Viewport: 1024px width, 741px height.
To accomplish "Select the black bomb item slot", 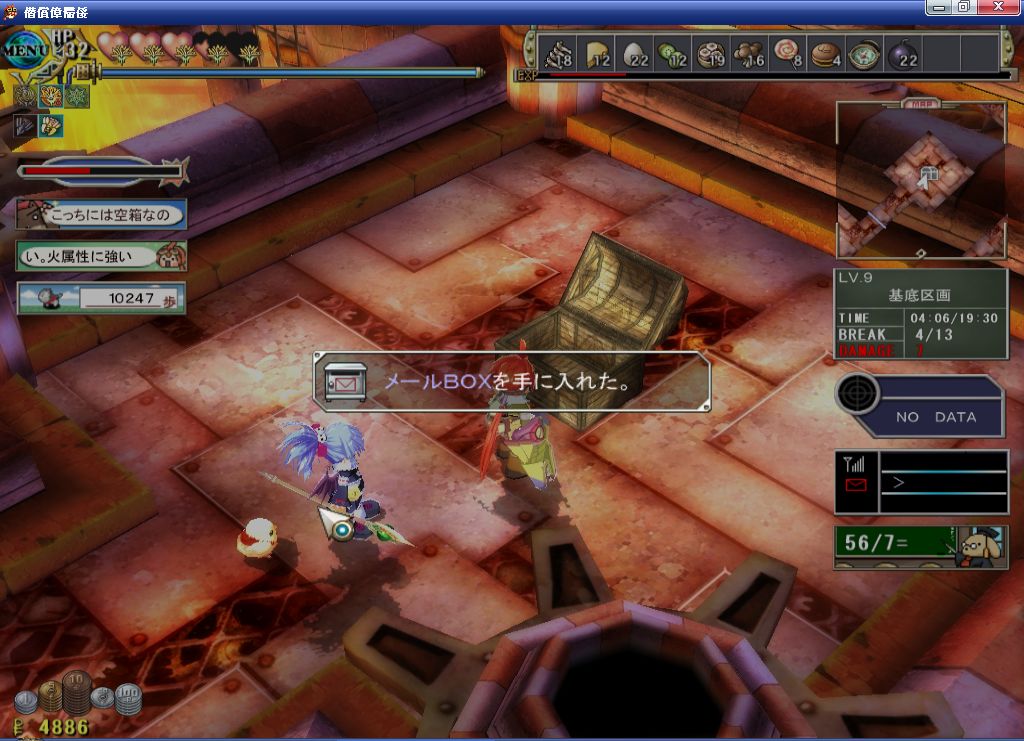I will pos(901,54).
